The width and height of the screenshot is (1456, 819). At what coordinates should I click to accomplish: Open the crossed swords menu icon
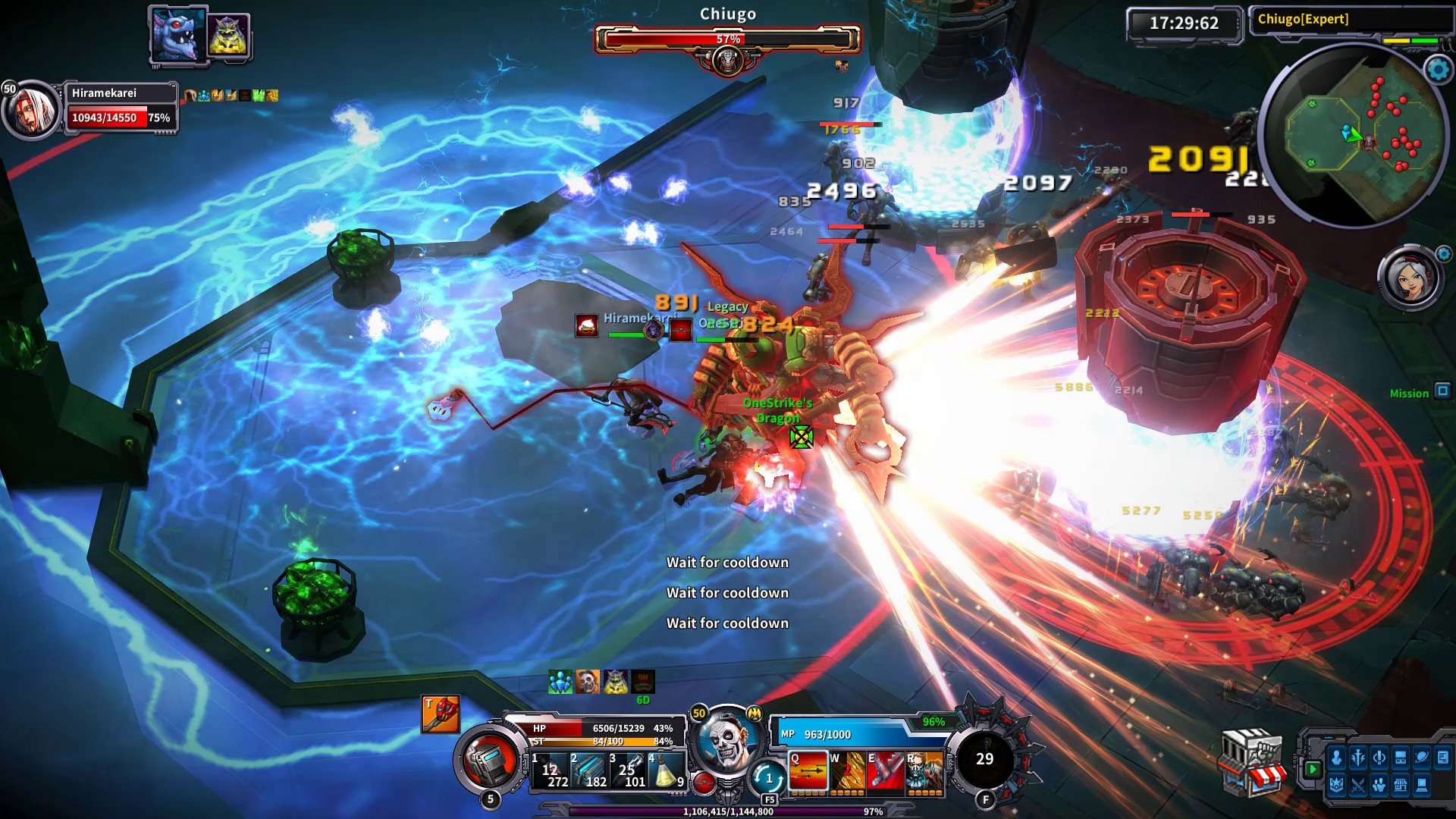(x=1357, y=786)
